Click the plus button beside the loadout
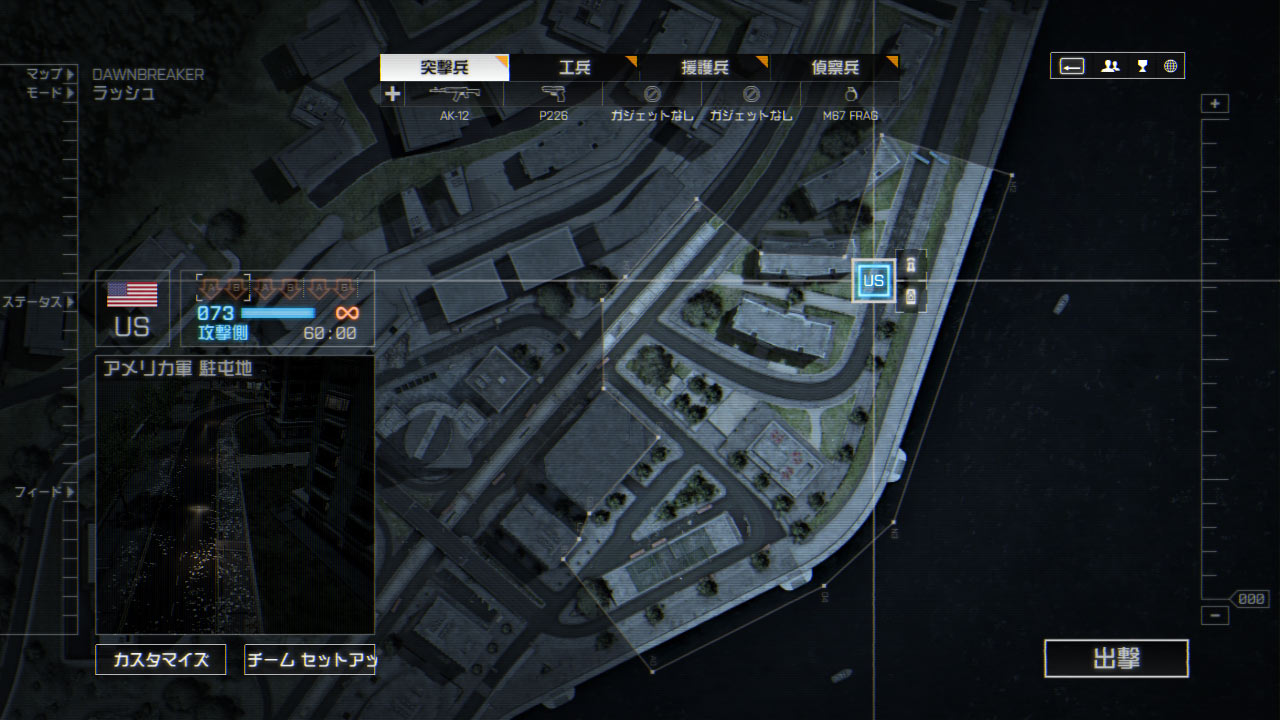 [x=392, y=94]
